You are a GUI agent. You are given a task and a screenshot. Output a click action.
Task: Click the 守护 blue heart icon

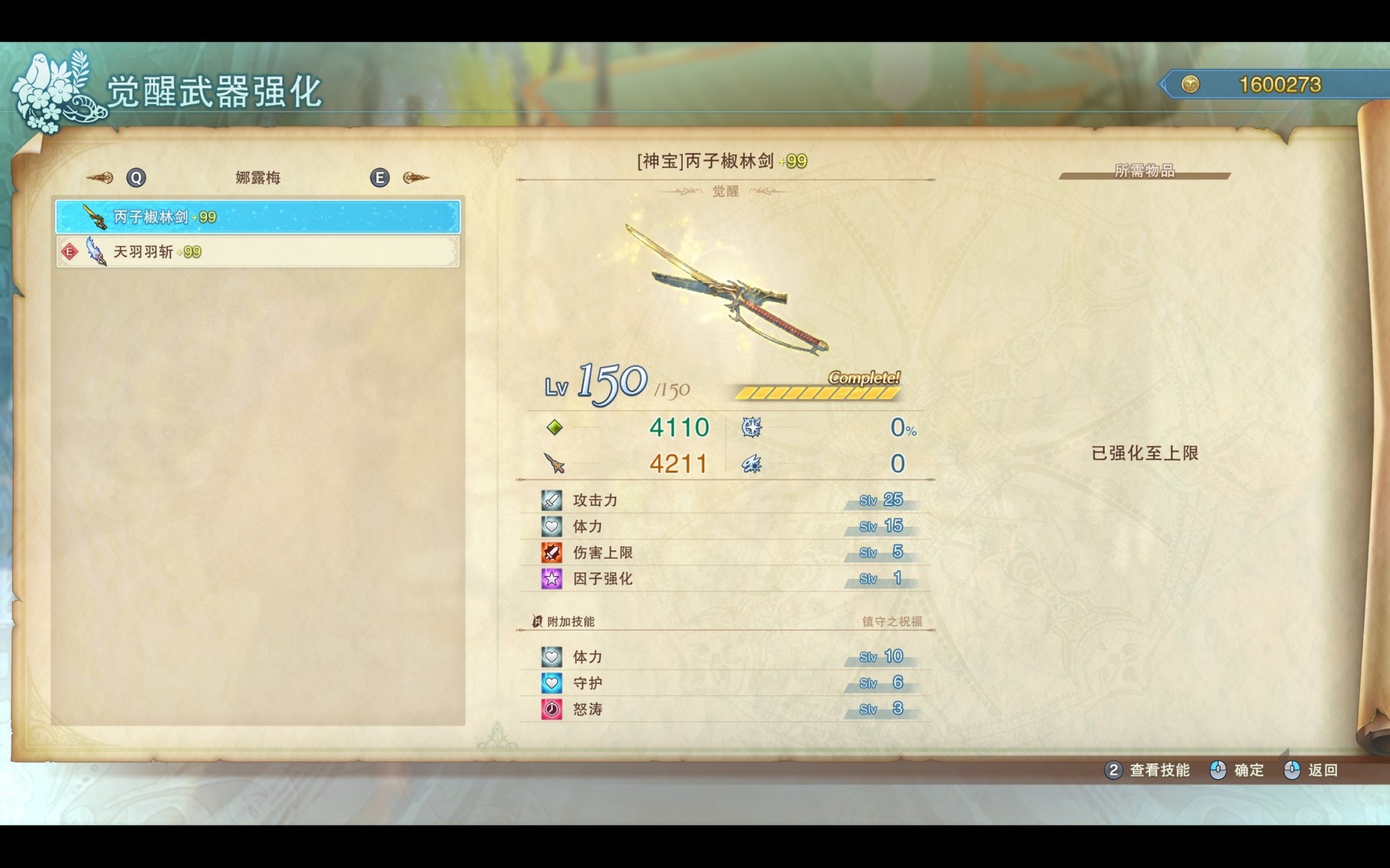coord(550,683)
